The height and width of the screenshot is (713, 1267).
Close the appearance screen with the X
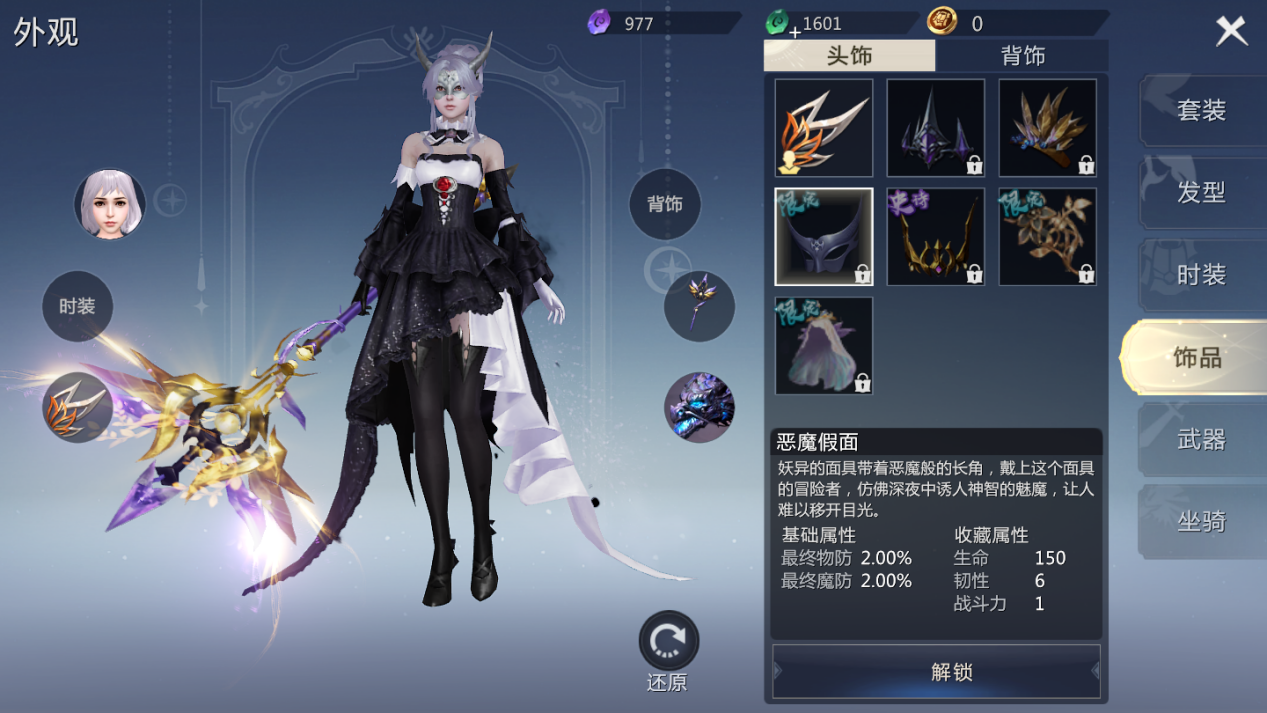point(1231,31)
